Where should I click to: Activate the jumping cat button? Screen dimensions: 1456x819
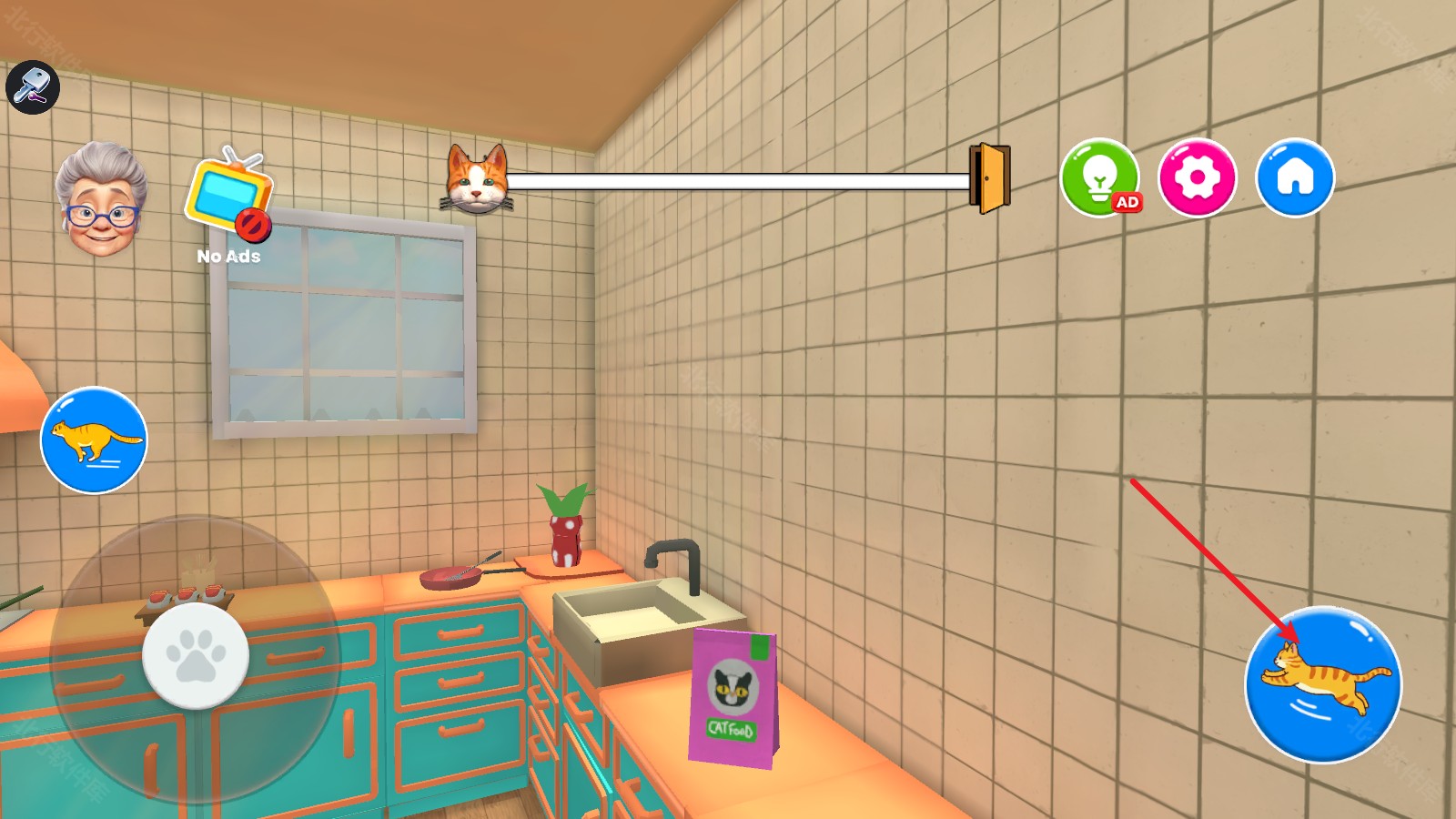click(x=1323, y=685)
